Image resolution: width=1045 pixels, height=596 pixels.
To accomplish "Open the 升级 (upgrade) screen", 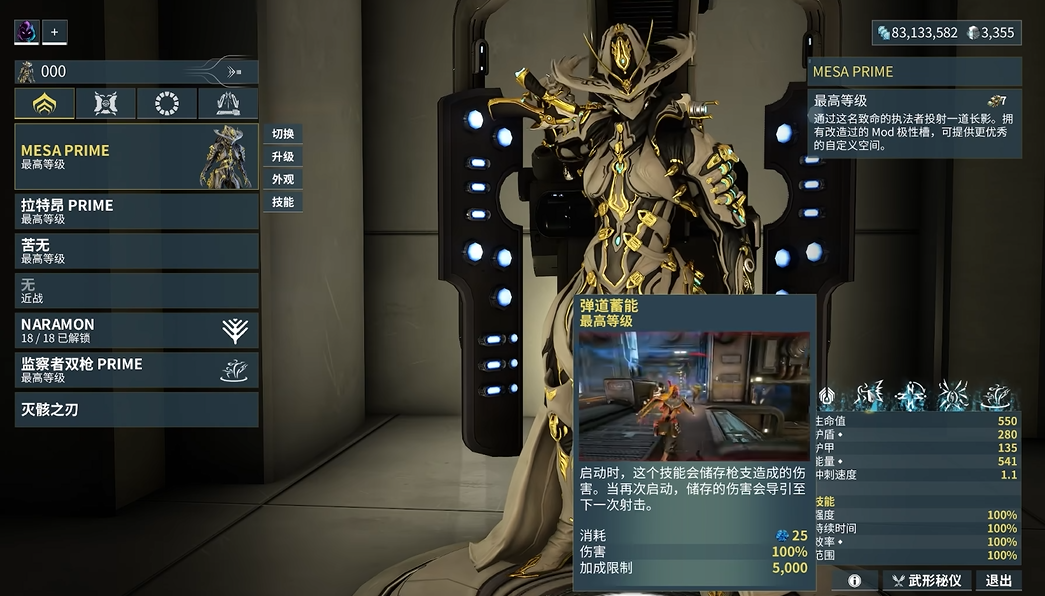I will (283, 157).
